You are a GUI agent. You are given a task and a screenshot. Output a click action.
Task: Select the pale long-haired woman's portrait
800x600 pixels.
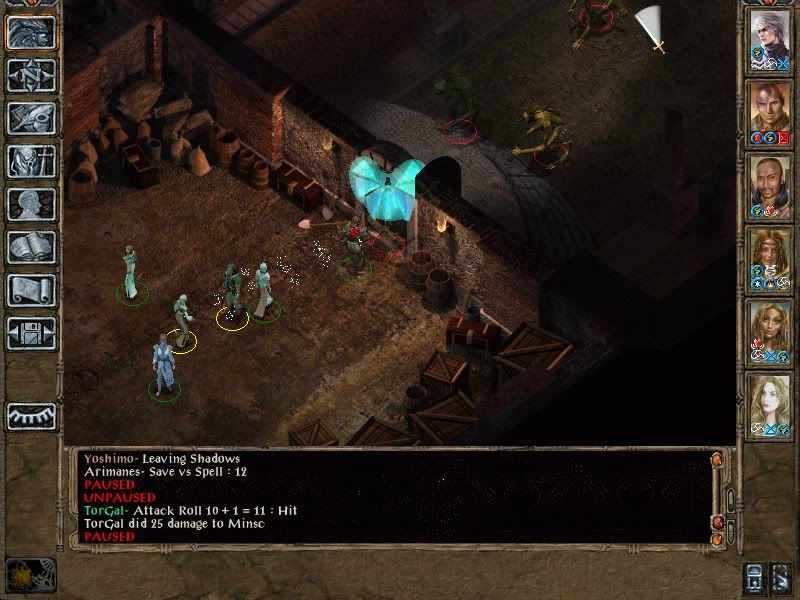click(x=770, y=406)
